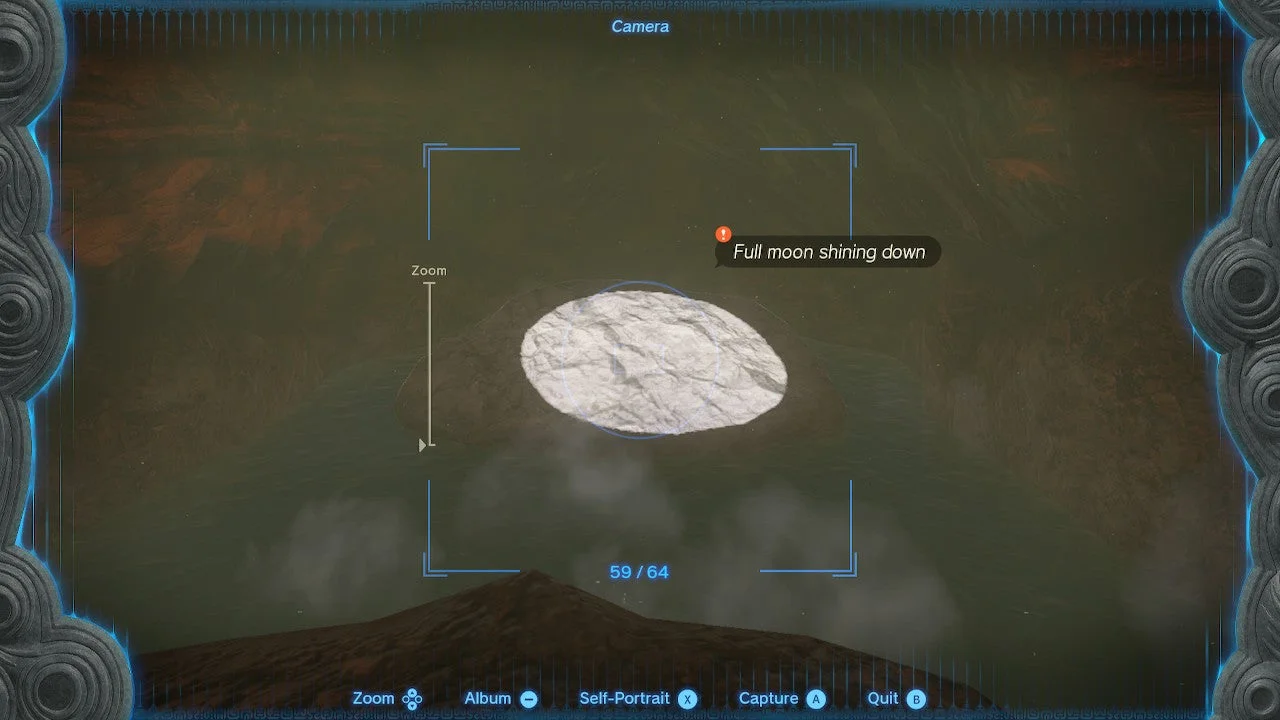Click the A button Capture icon

816,699
